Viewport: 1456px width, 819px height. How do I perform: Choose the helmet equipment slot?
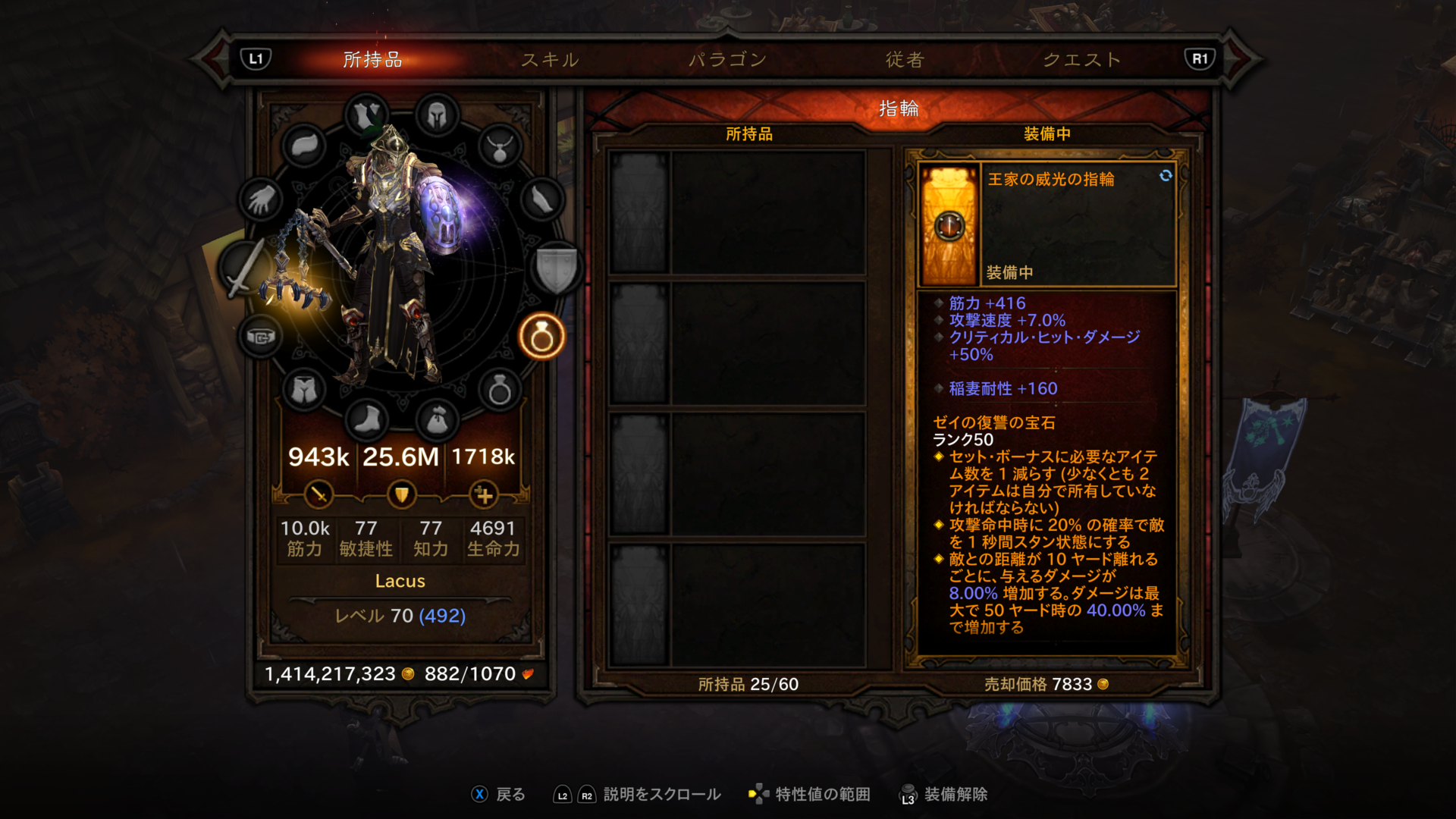437,116
